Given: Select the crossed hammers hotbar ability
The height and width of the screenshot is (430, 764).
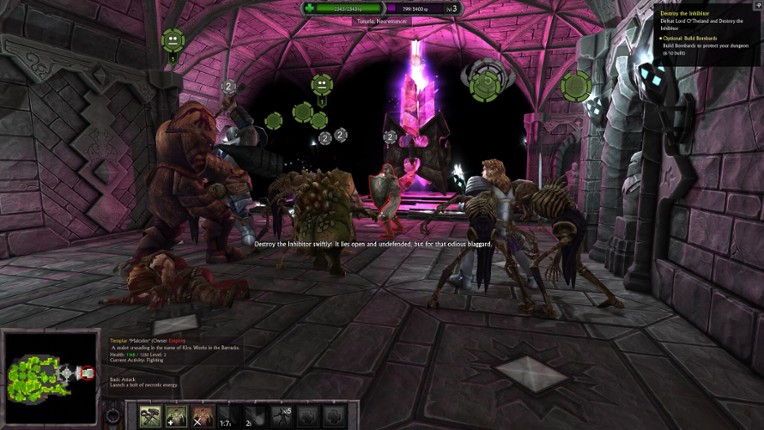Looking at the screenshot, I should 149,416.
